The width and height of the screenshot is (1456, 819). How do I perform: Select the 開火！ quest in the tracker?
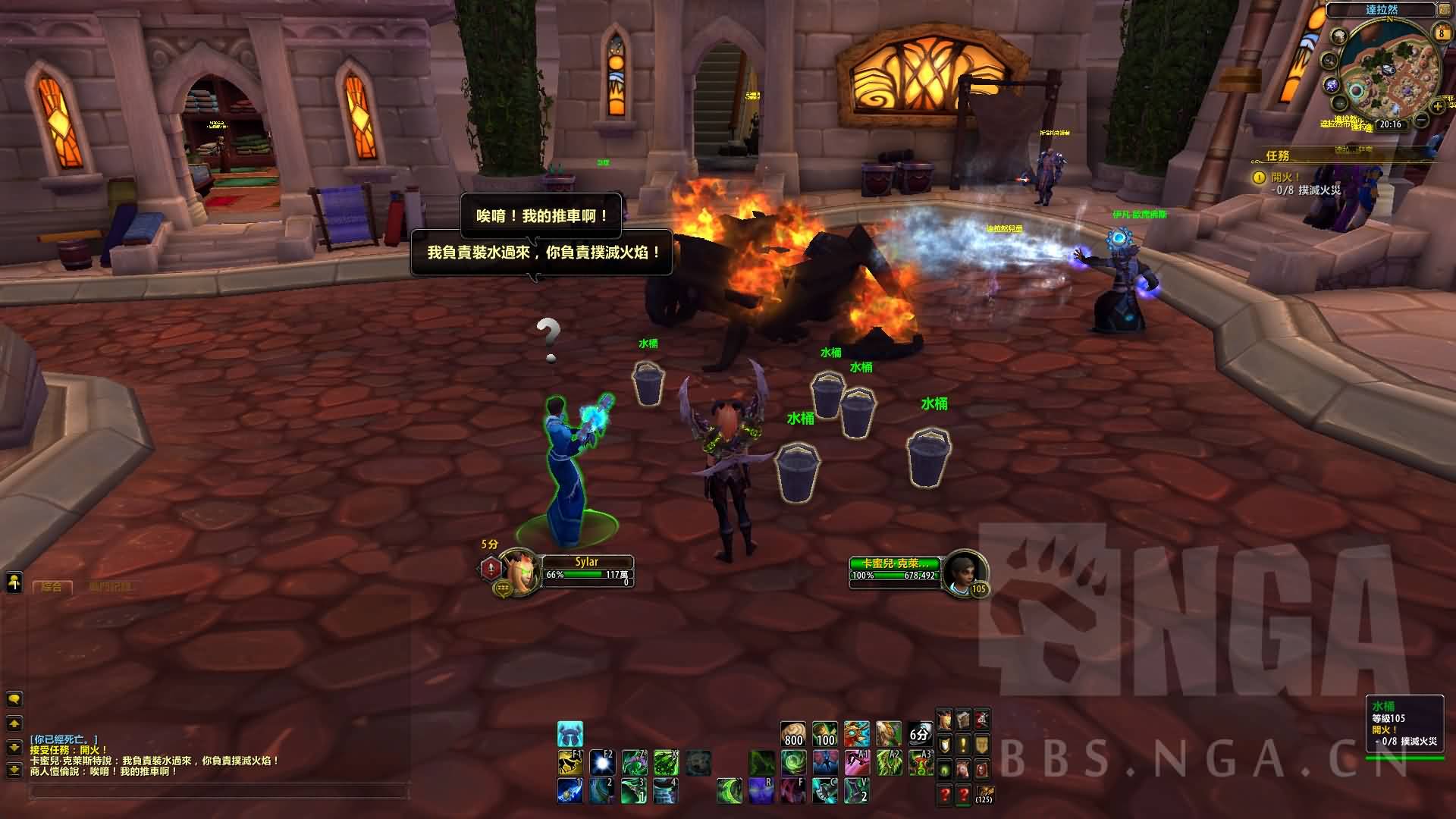[x=1285, y=177]
